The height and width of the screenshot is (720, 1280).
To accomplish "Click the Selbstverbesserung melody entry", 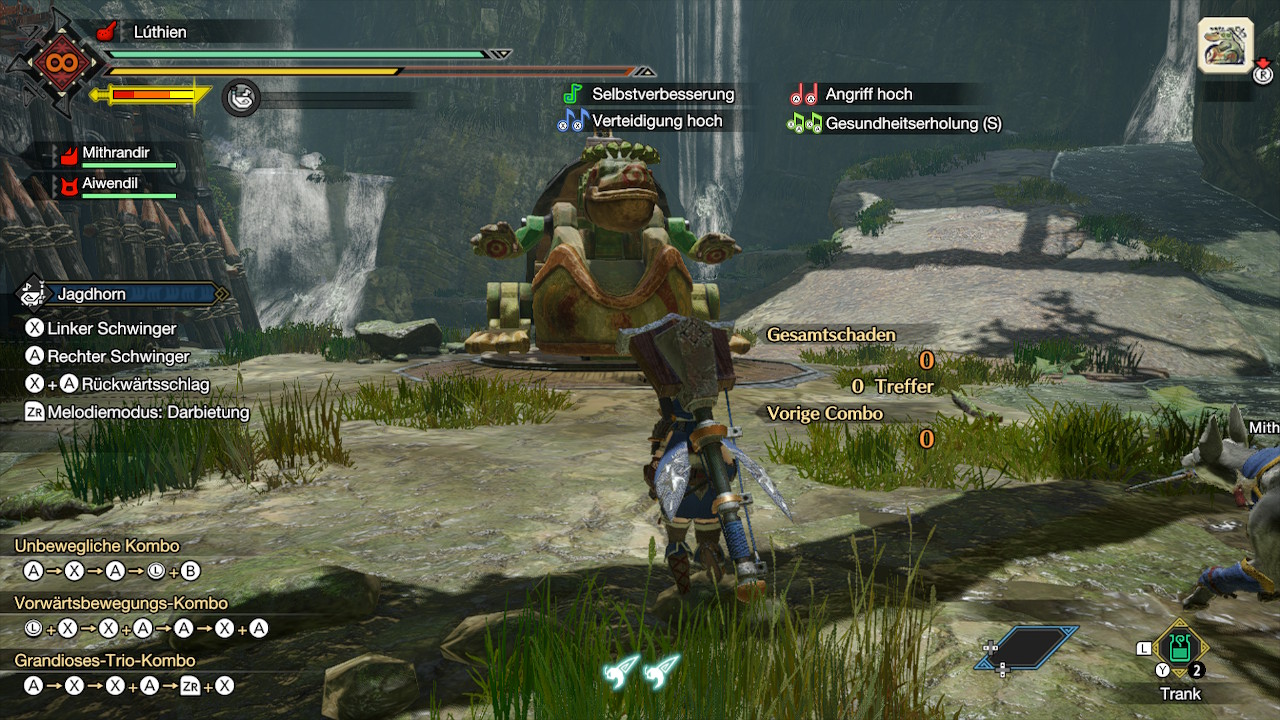I will point(662,94).
